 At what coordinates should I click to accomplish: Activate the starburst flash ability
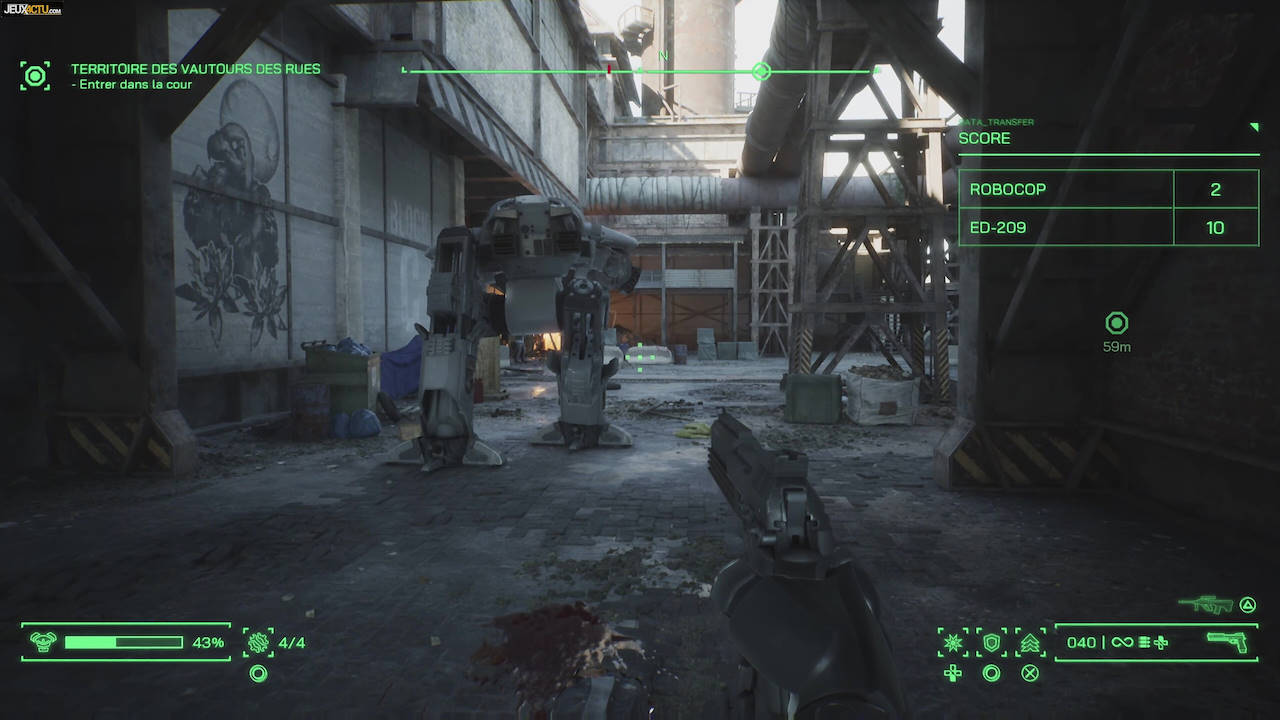coord(952,642)
